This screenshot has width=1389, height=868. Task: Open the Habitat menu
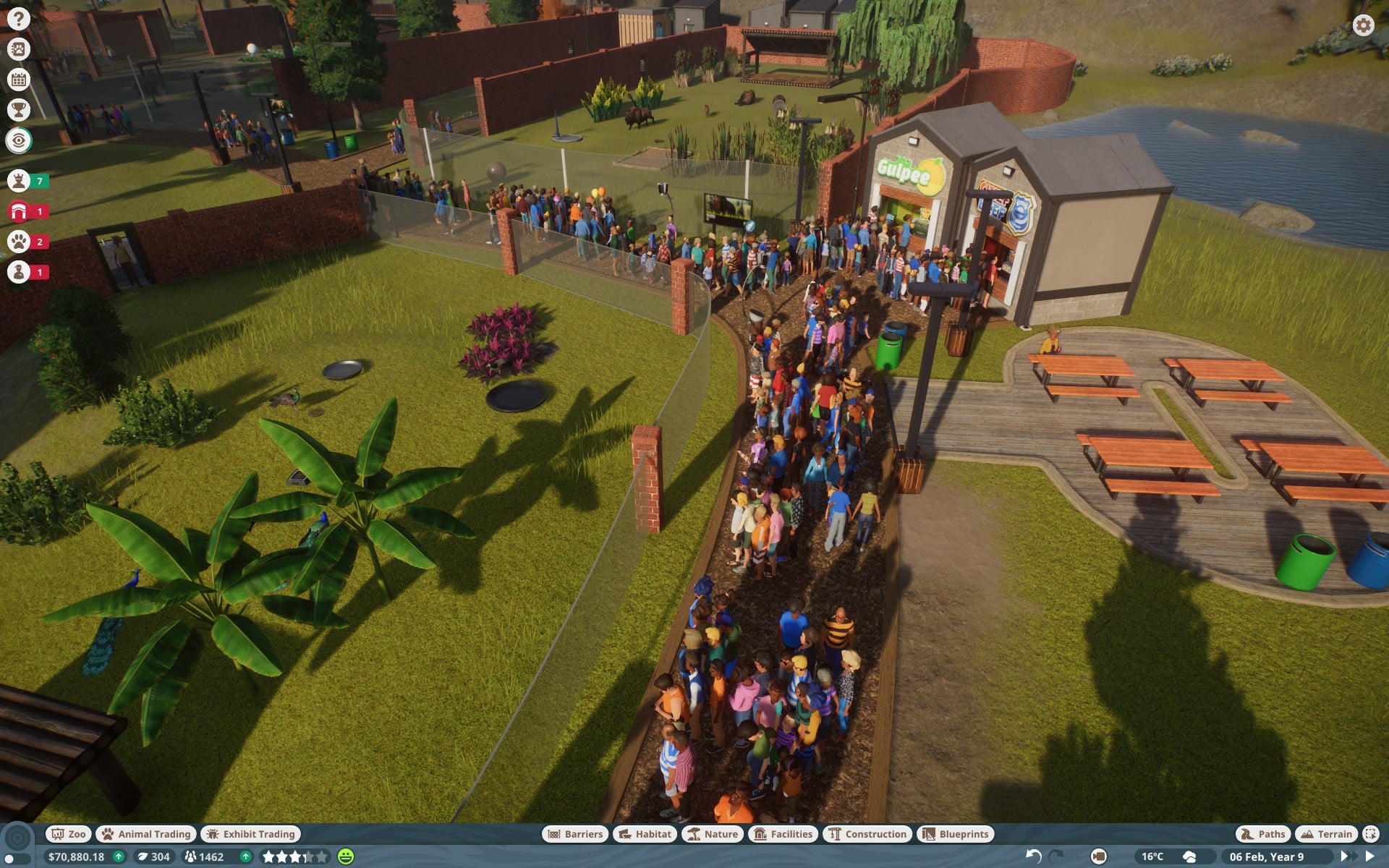[645, 834]
